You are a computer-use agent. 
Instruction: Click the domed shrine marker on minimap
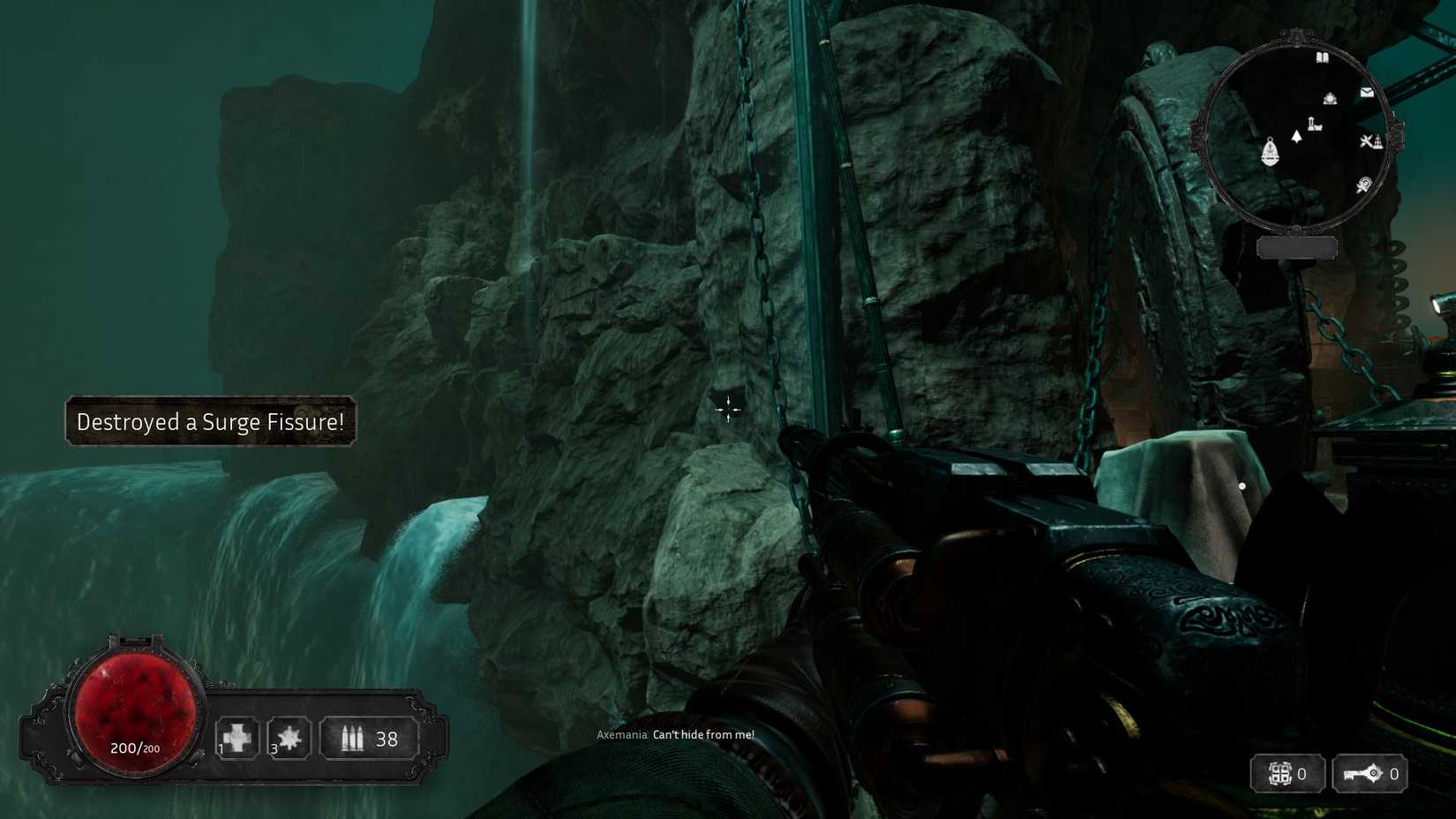tap(1330, 99)
